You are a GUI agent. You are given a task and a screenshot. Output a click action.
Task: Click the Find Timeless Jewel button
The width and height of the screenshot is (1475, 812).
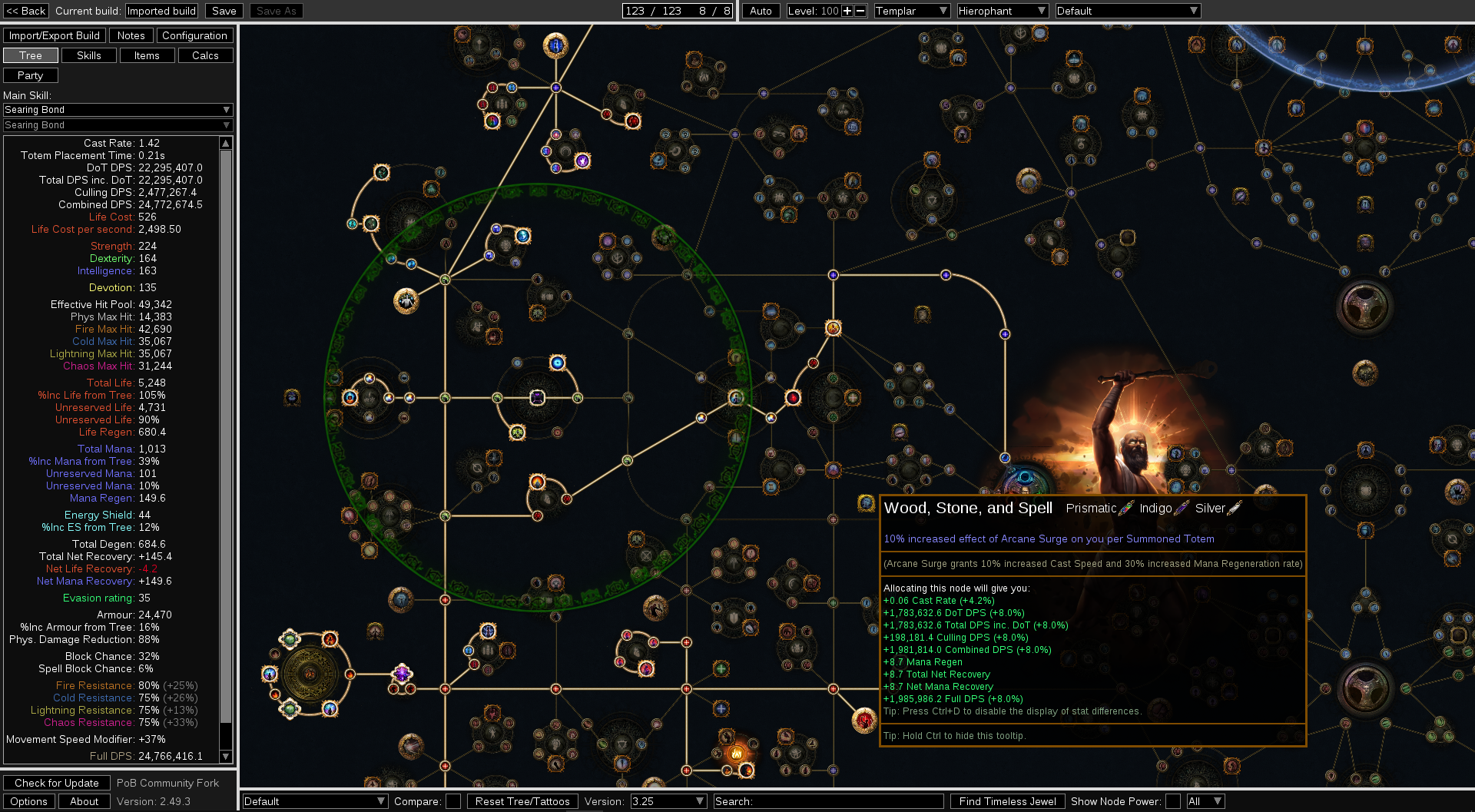1007,801
